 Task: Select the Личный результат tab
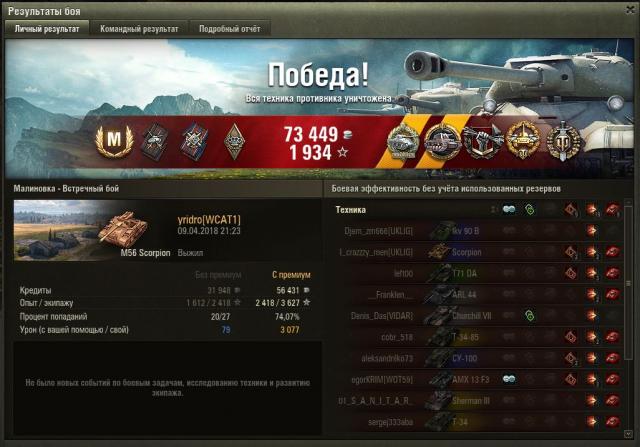point(47,29)
